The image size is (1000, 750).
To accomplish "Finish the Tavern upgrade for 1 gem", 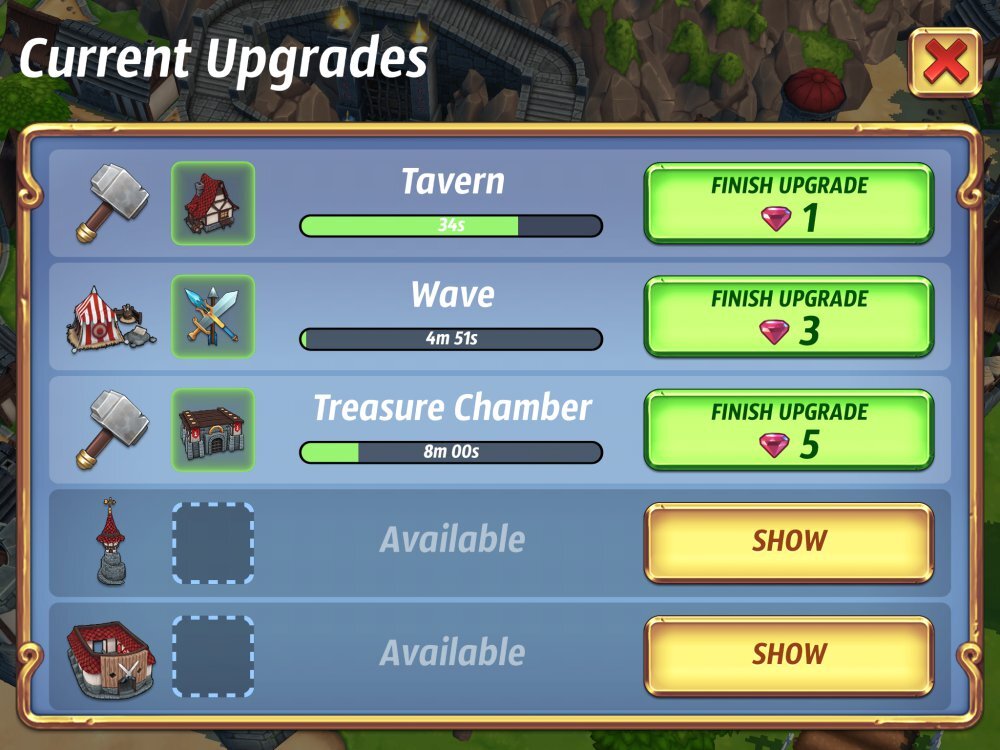I will [x=788, y=204].
